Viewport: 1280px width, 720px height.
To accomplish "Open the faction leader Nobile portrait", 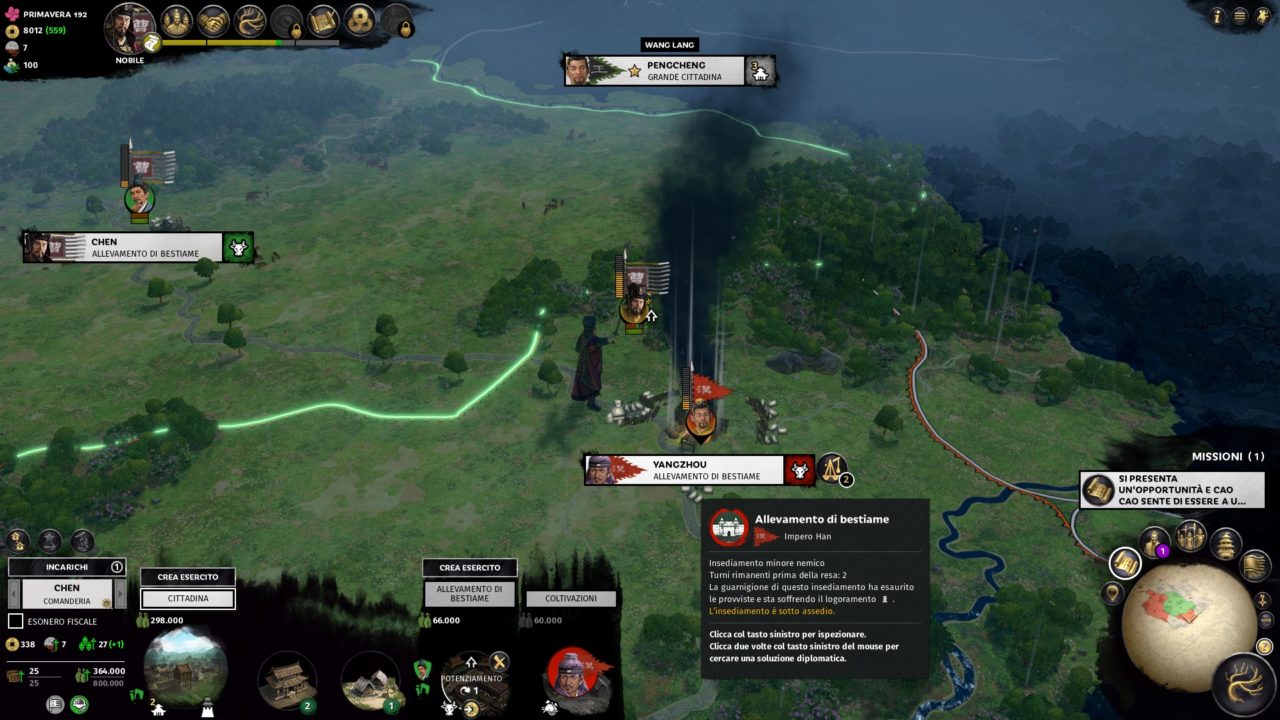I will 129,27.
